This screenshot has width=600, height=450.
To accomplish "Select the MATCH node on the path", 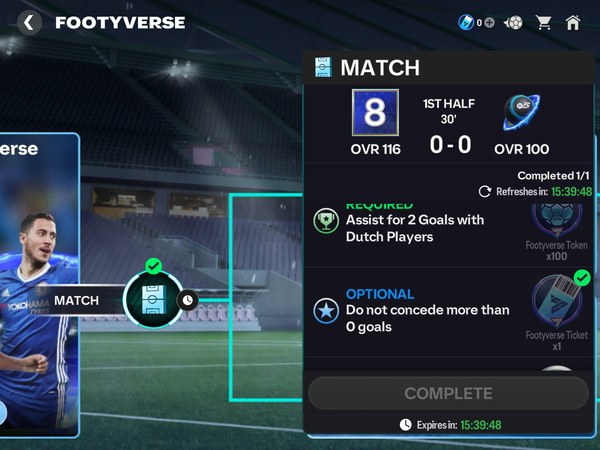I will [x=152, y=299].
